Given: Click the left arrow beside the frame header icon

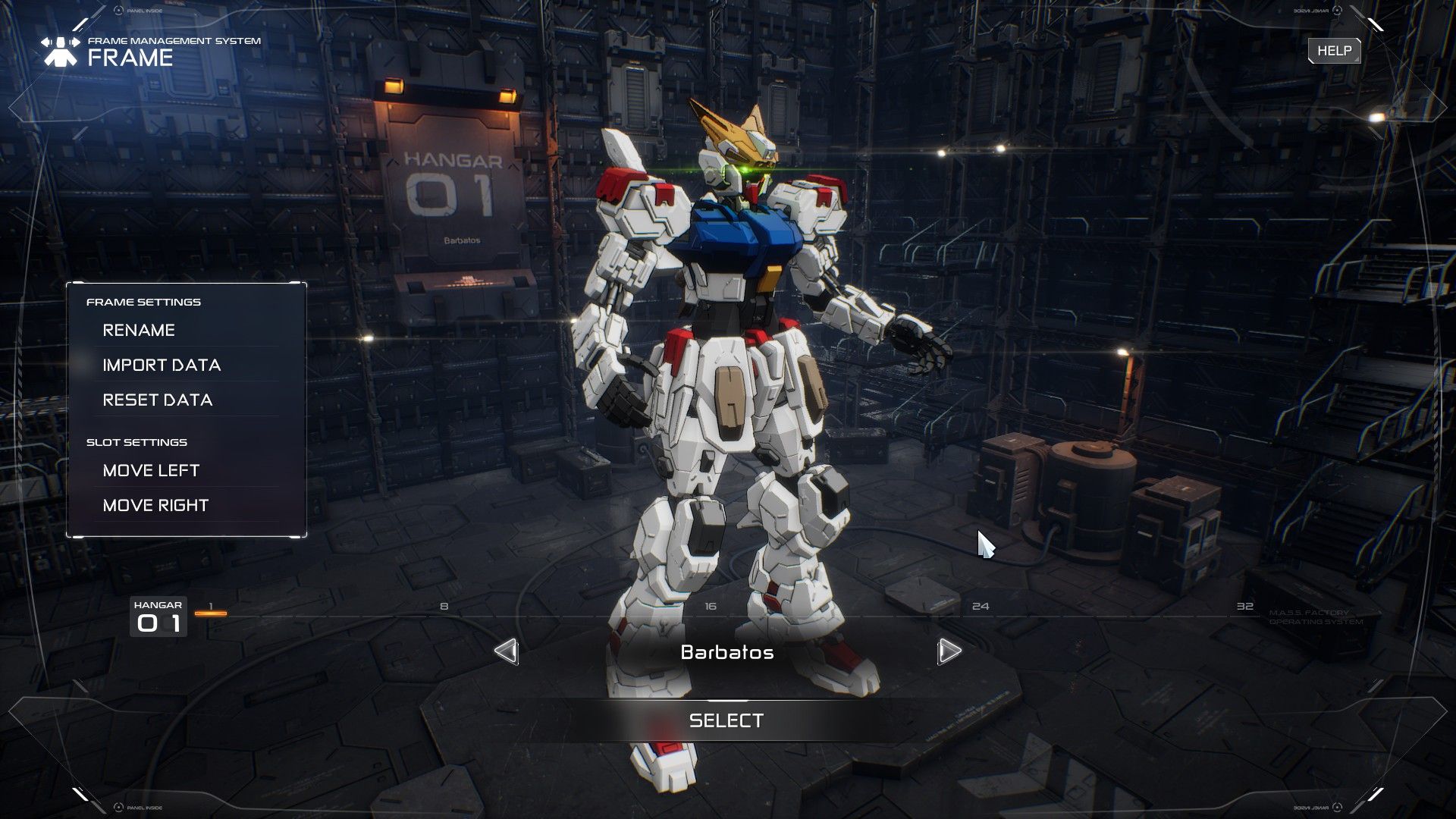Looking at the screenshot, I should coord(44,42).
